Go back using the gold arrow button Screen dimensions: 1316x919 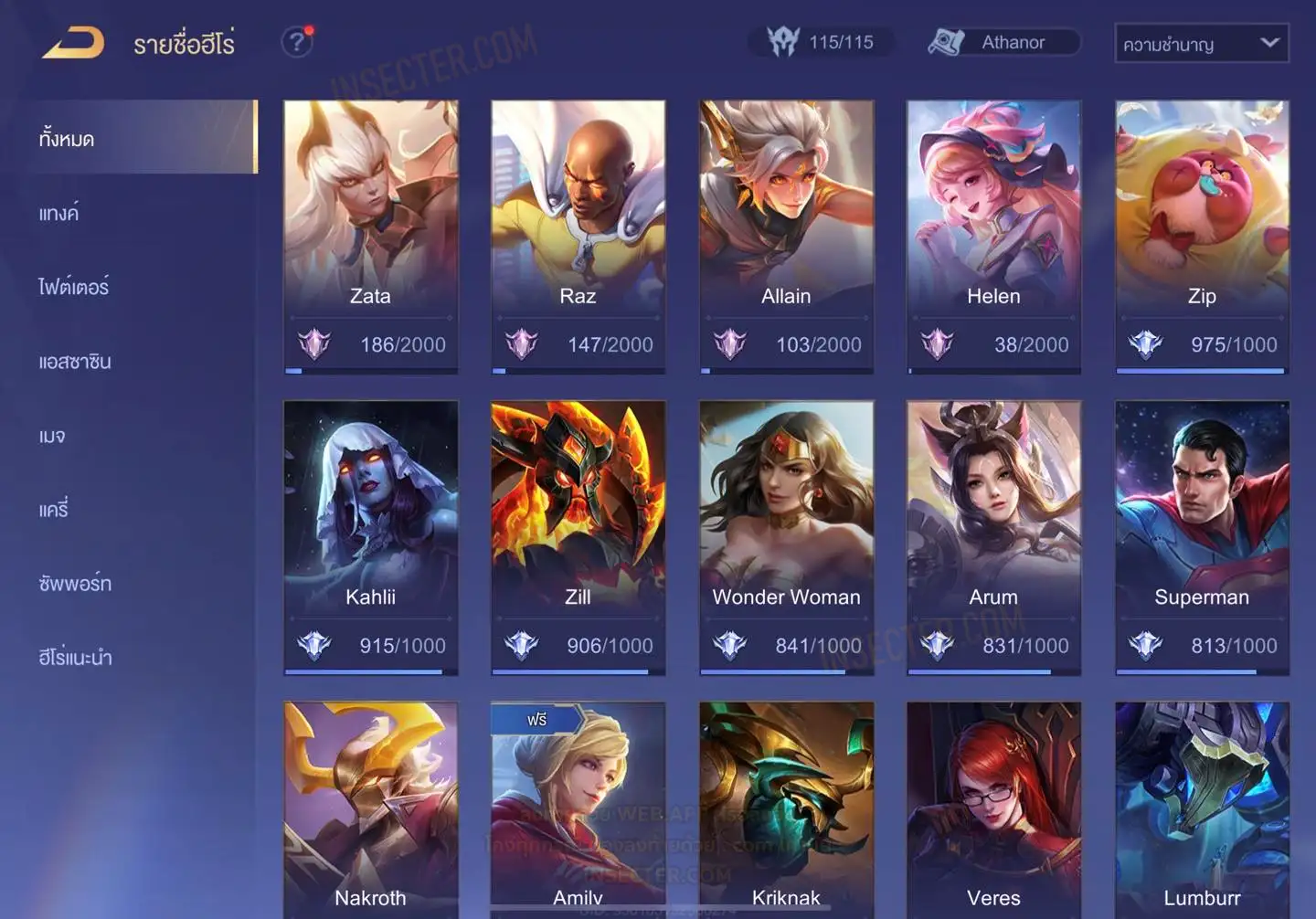(73, 43)
